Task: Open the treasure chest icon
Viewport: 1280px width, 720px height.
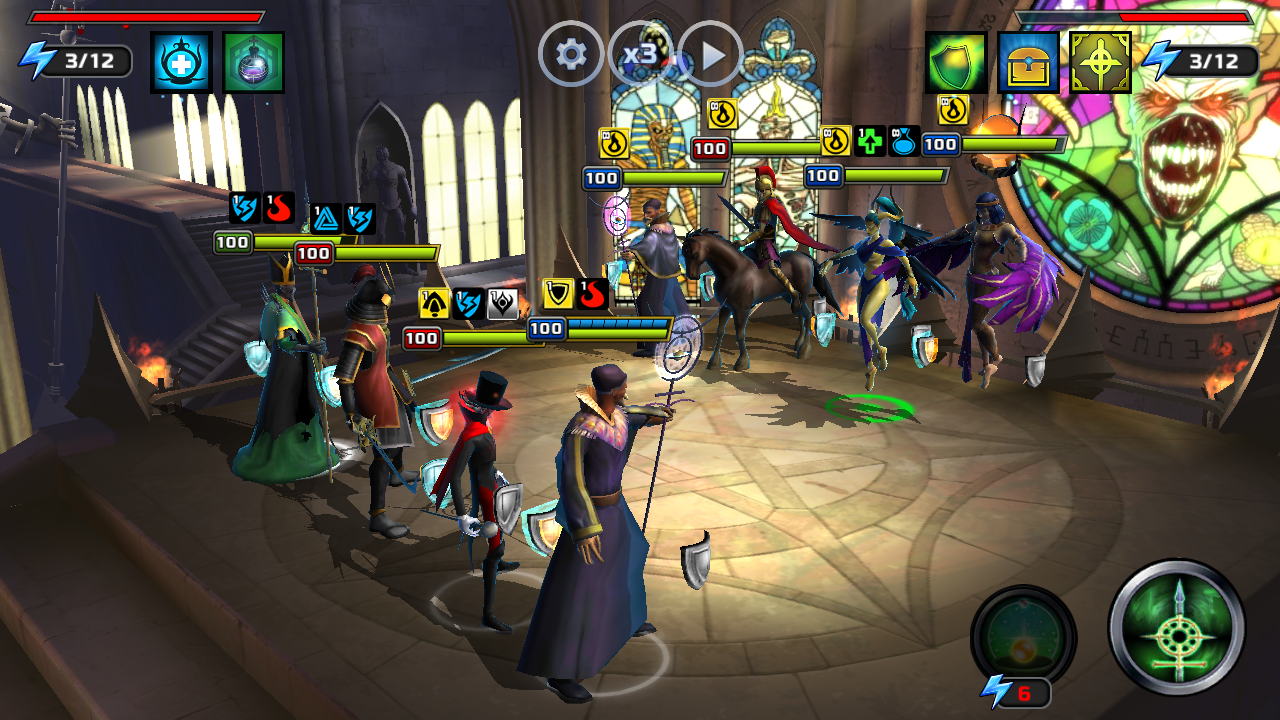Action: [x=1028, y=62]
